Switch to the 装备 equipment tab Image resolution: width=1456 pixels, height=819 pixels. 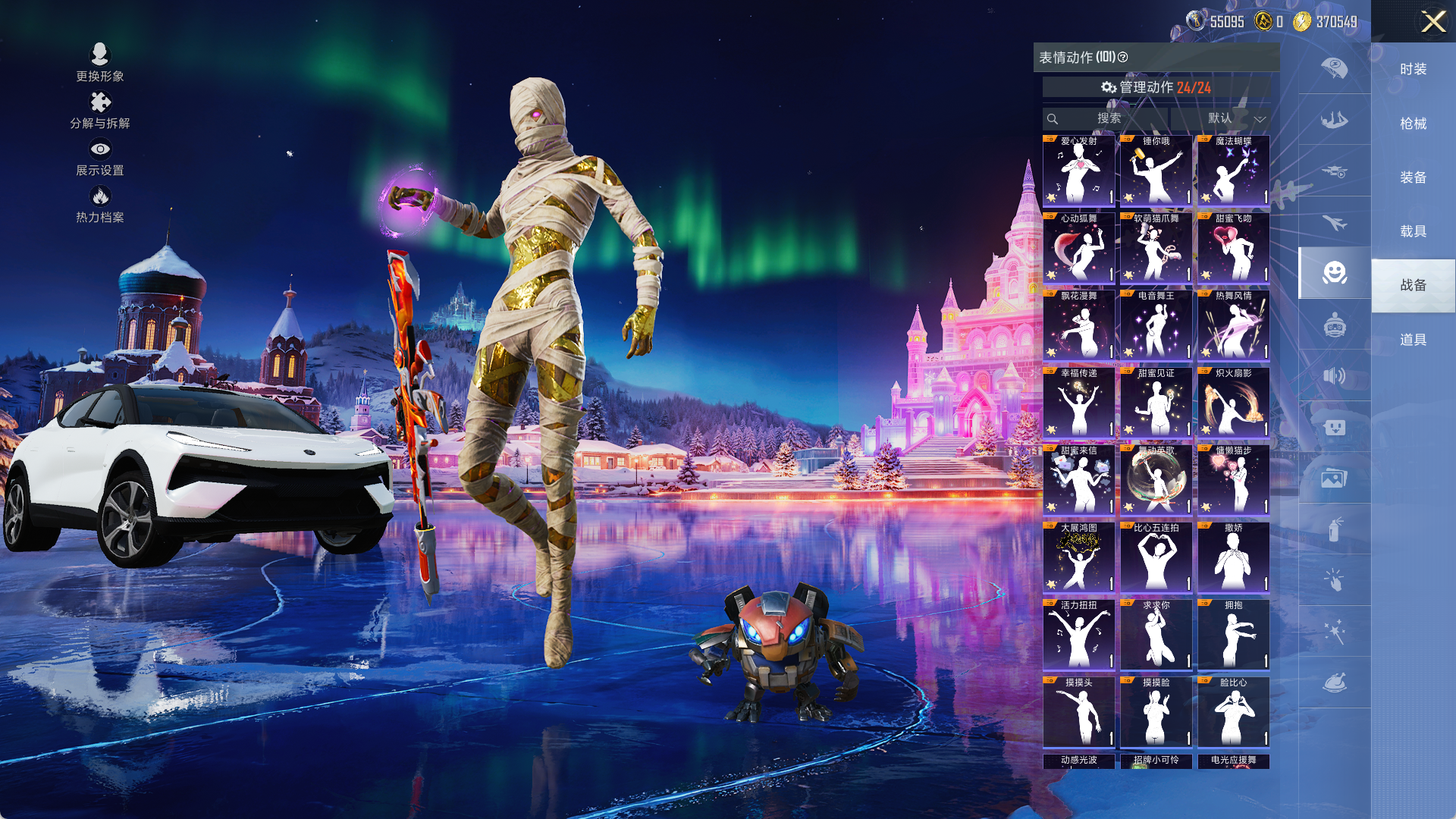point(1413,177)
